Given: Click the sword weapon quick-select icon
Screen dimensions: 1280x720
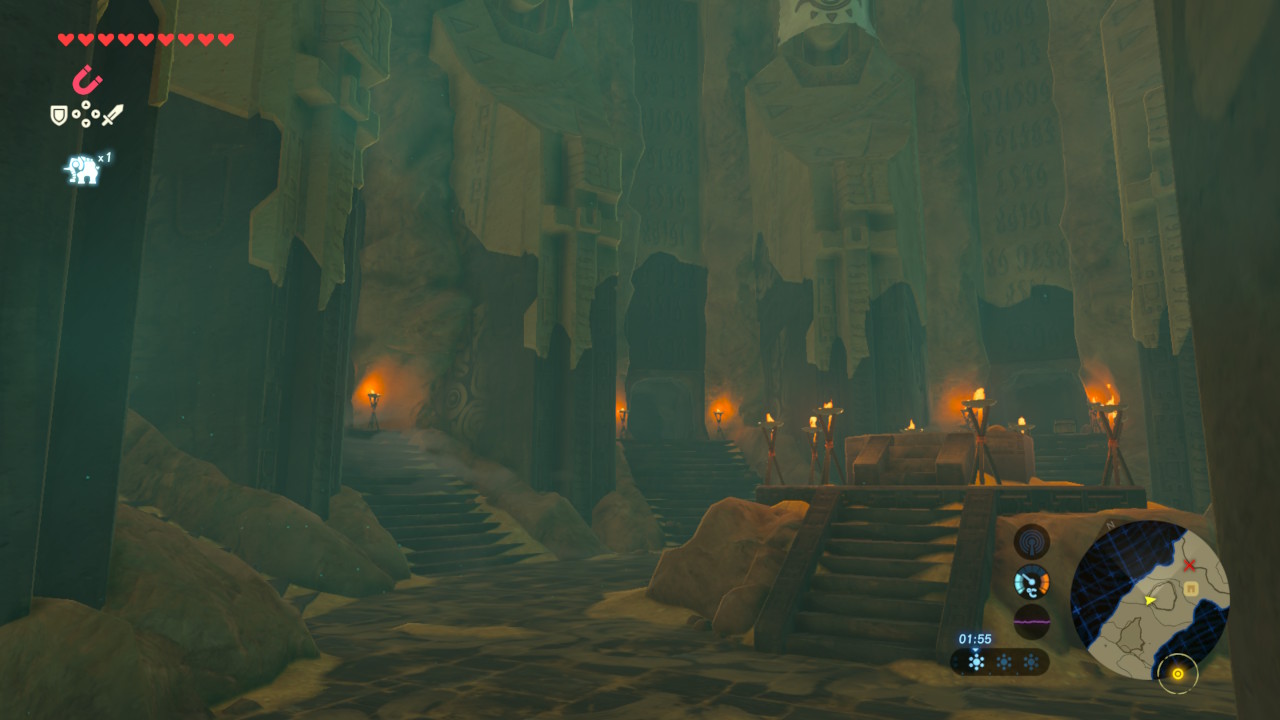Looking at the screenshot, I should click(112, 115).
